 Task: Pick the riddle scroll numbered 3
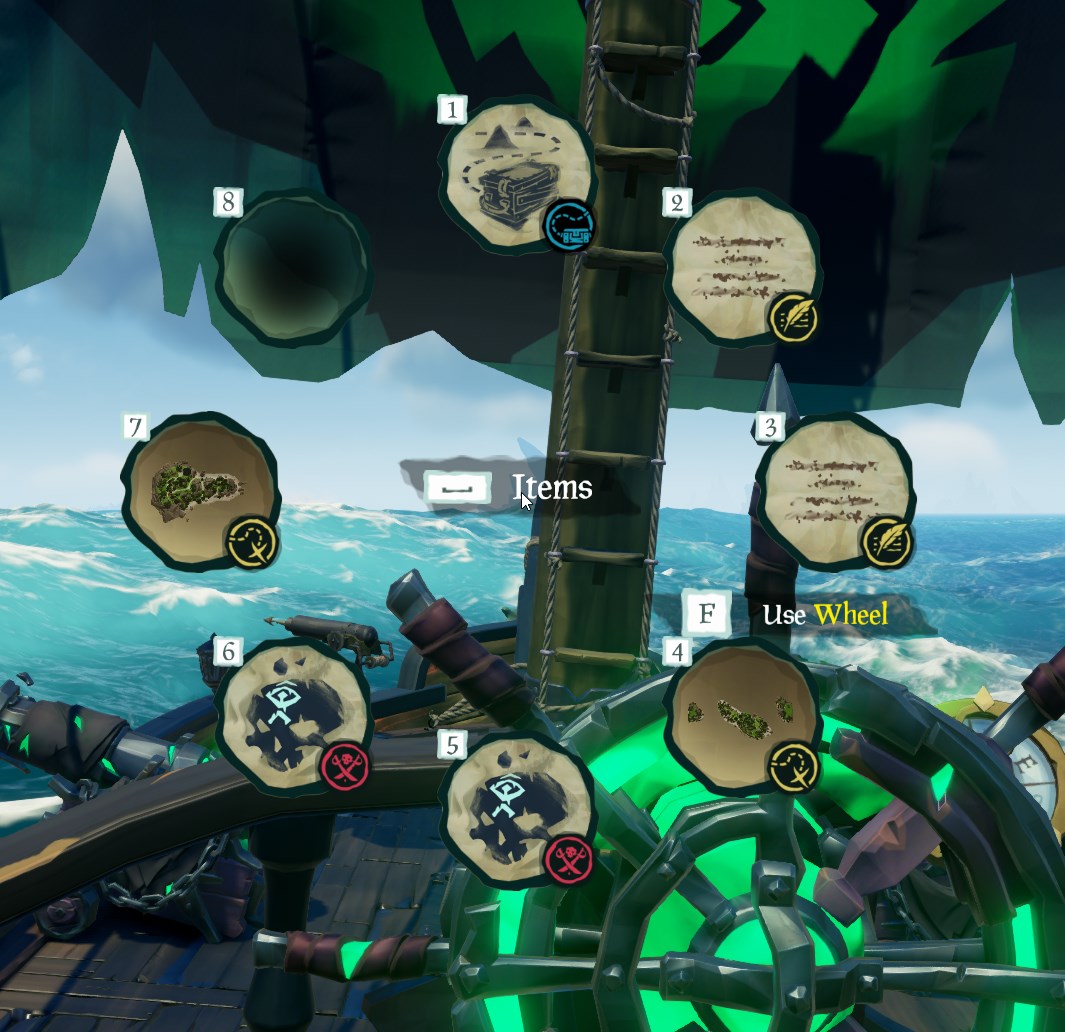pos(834,489)
